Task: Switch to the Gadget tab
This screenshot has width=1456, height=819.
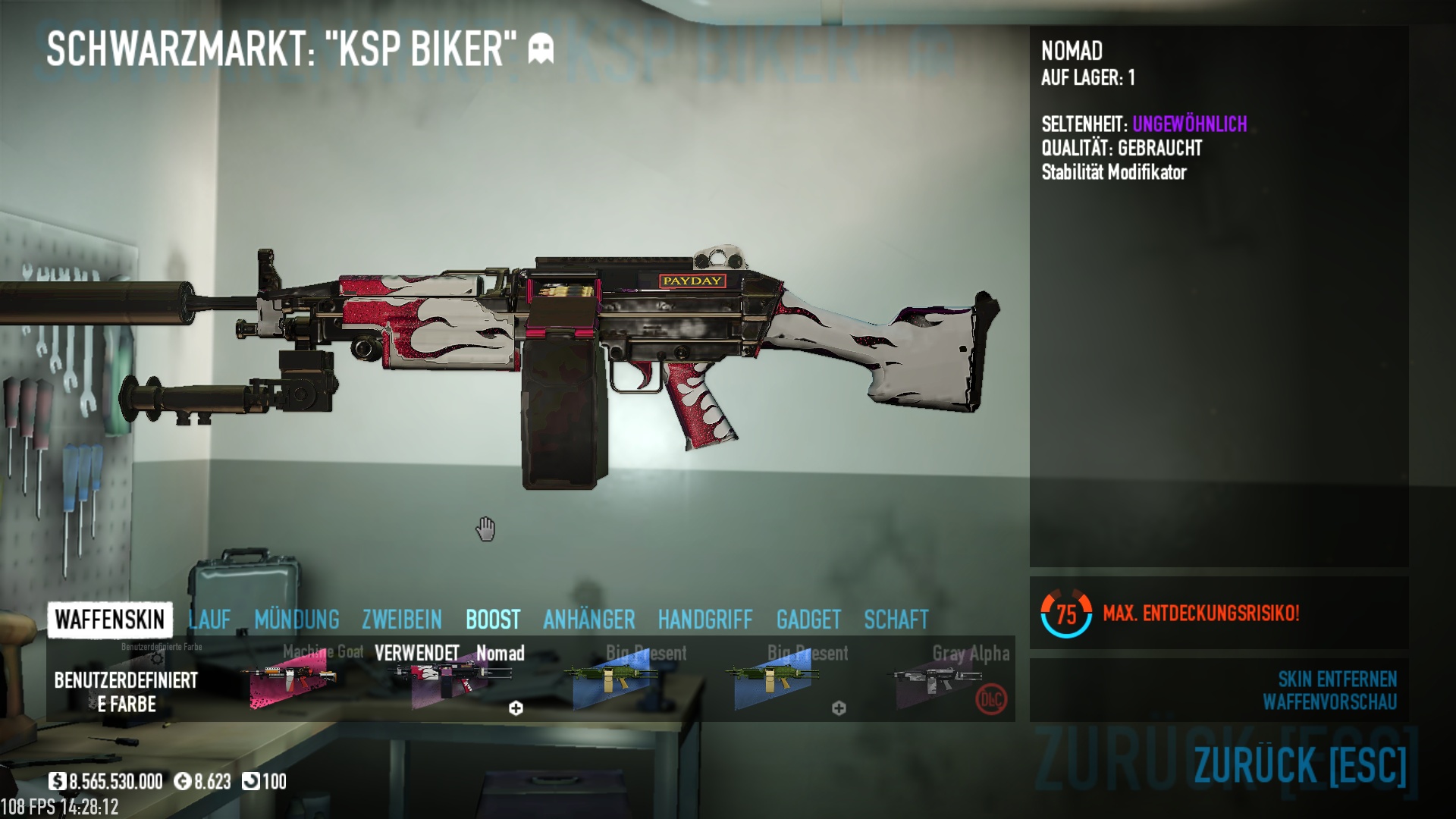Action: pos(808,620)
